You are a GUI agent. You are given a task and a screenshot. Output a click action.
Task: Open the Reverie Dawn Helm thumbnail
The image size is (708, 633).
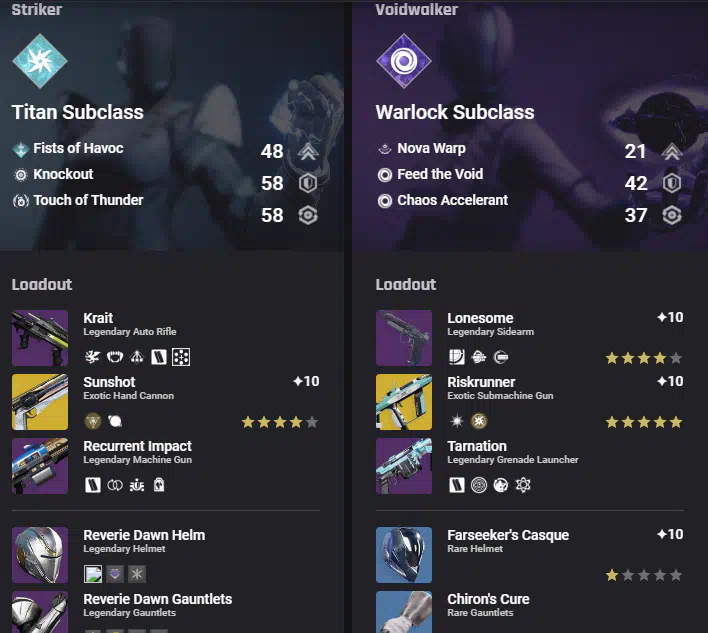[x=40, y=555]
